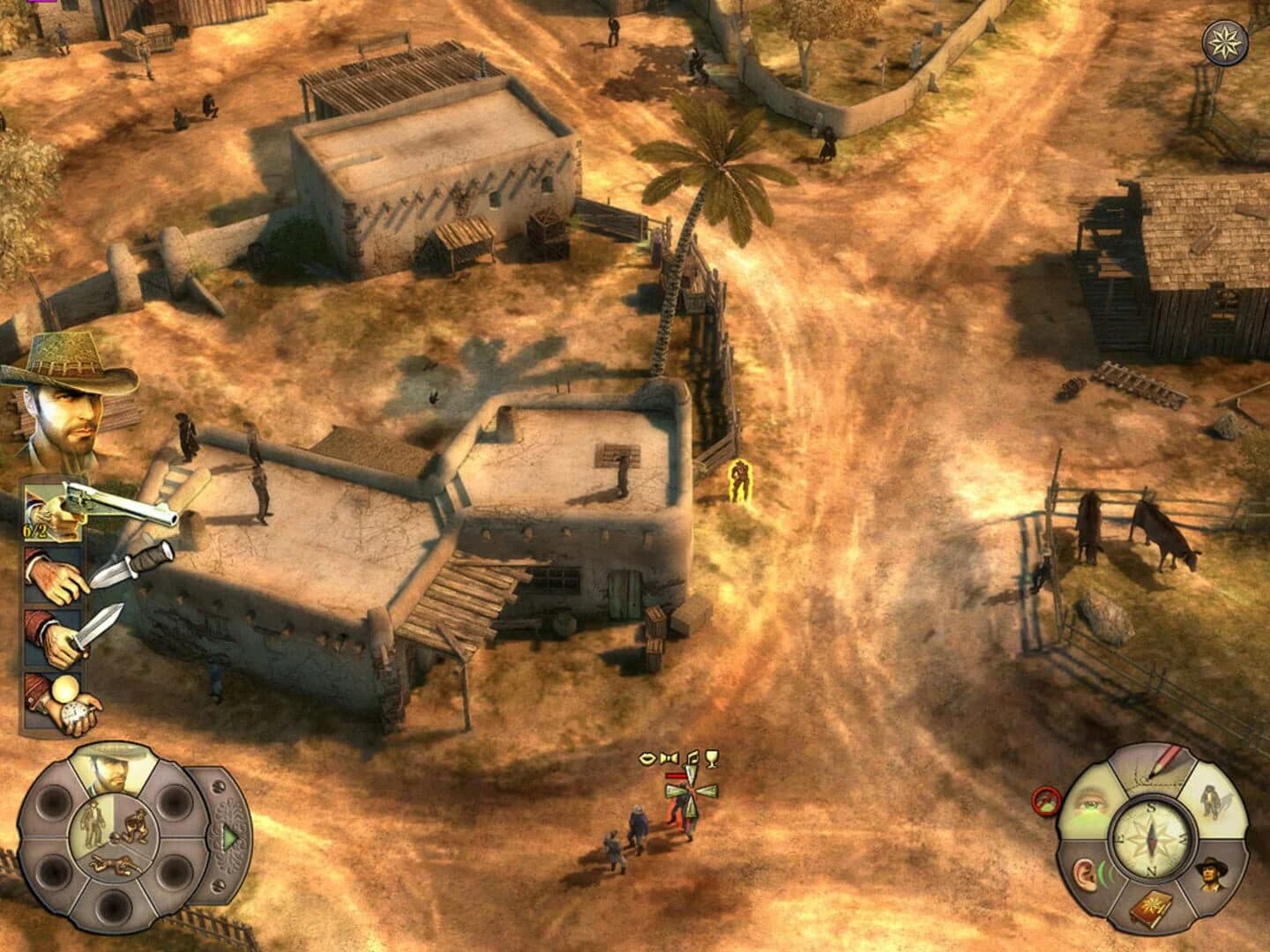This screenshot has height=952, width=1270.
Task: Toggle the red crossed-out indicator near the compass
Action: (x=1046, y=800)
